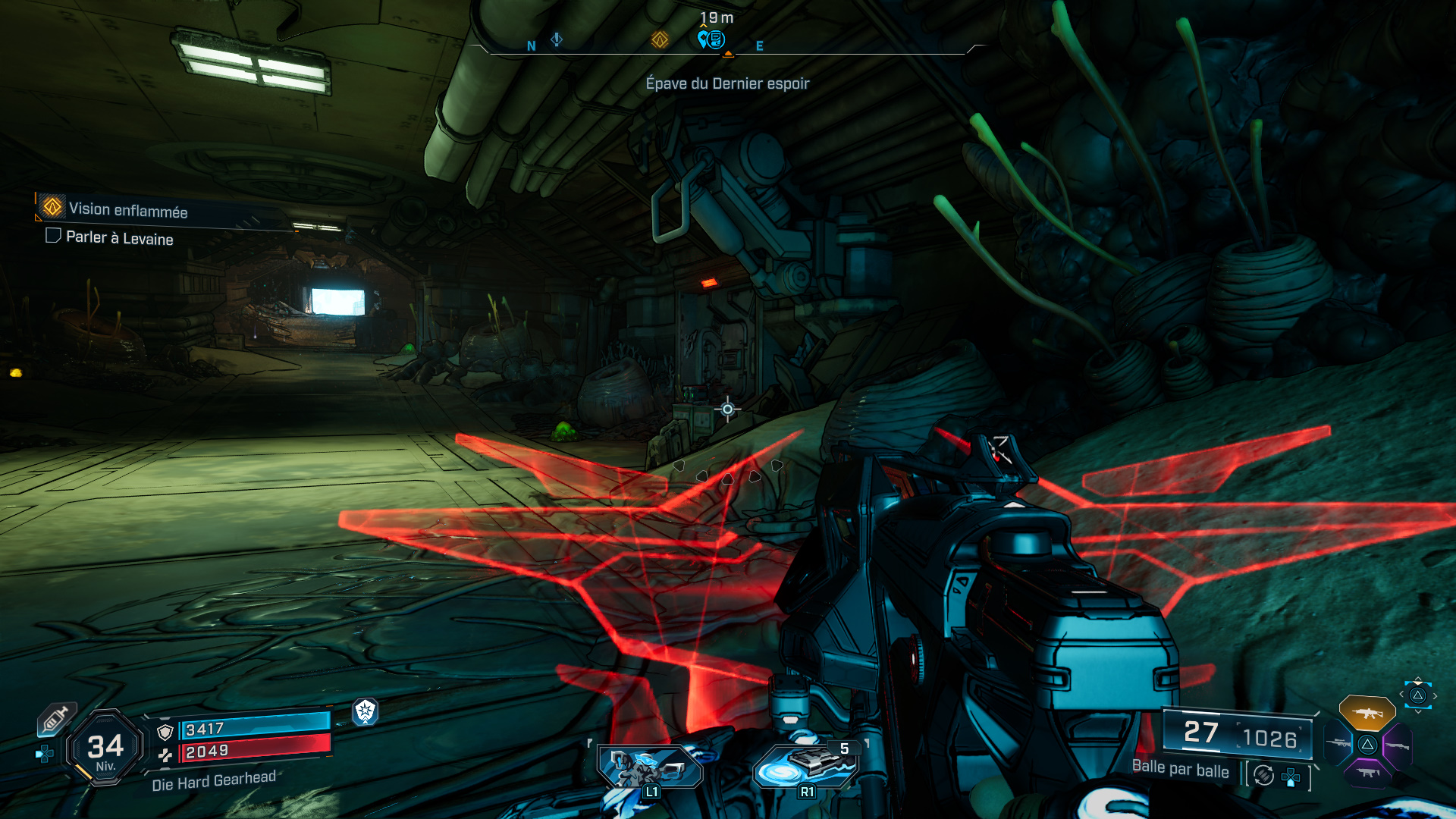Viewport: 1456px width, 819px height.
Task: Activate the L1 action skill icon
Action: pos(648,767)
